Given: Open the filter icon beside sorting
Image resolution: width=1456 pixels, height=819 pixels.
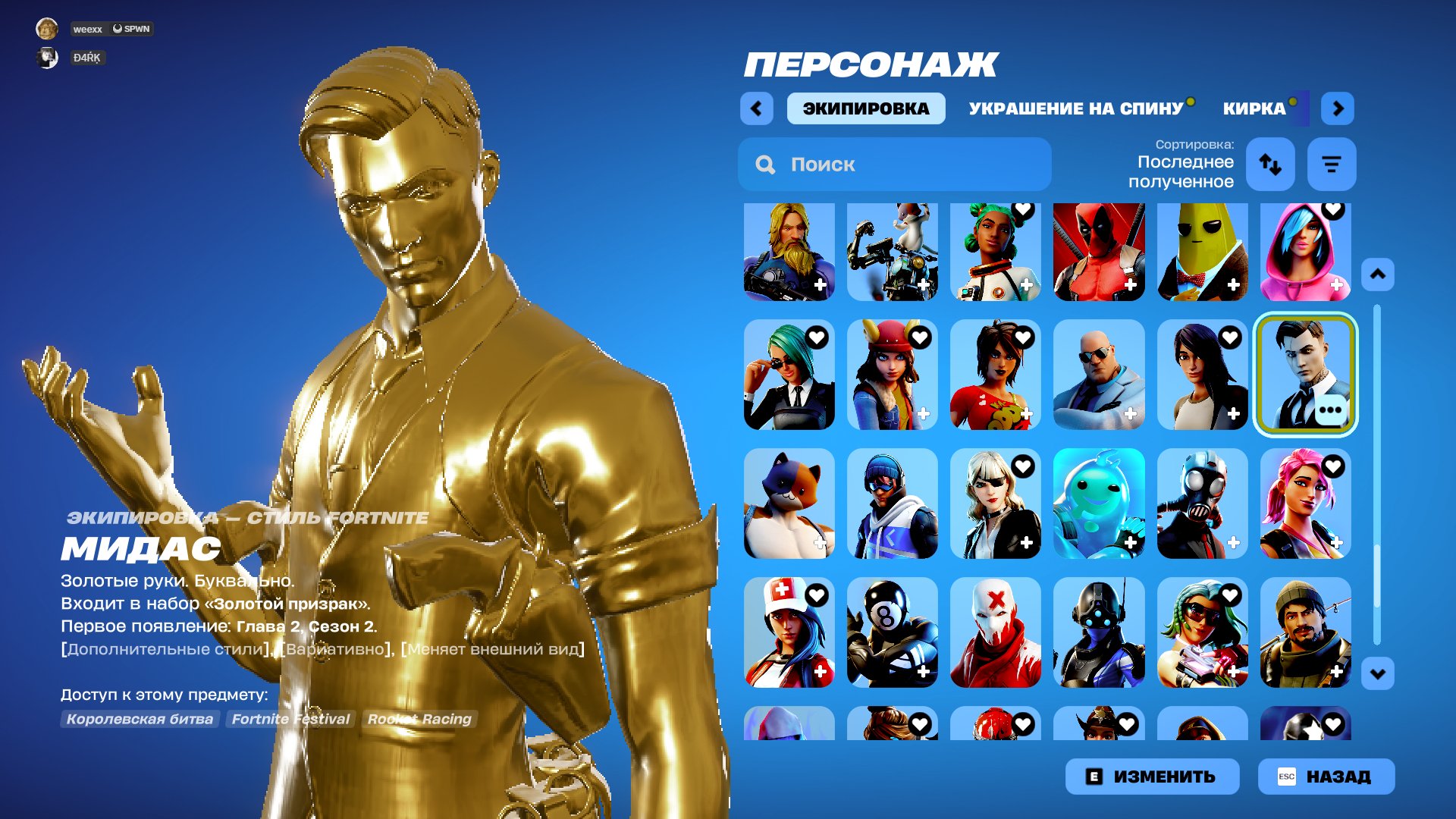Looking at the screenshot, I should click(x=1332, y=165).
